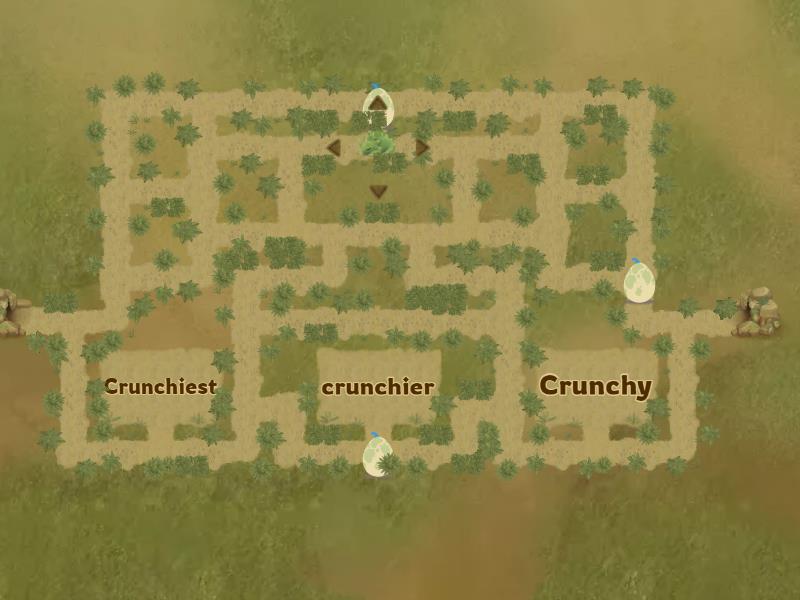The height and width of the screenshot is (600, 800).
Task: Select the "crunchier" answer zone
Action: [378, 386]
